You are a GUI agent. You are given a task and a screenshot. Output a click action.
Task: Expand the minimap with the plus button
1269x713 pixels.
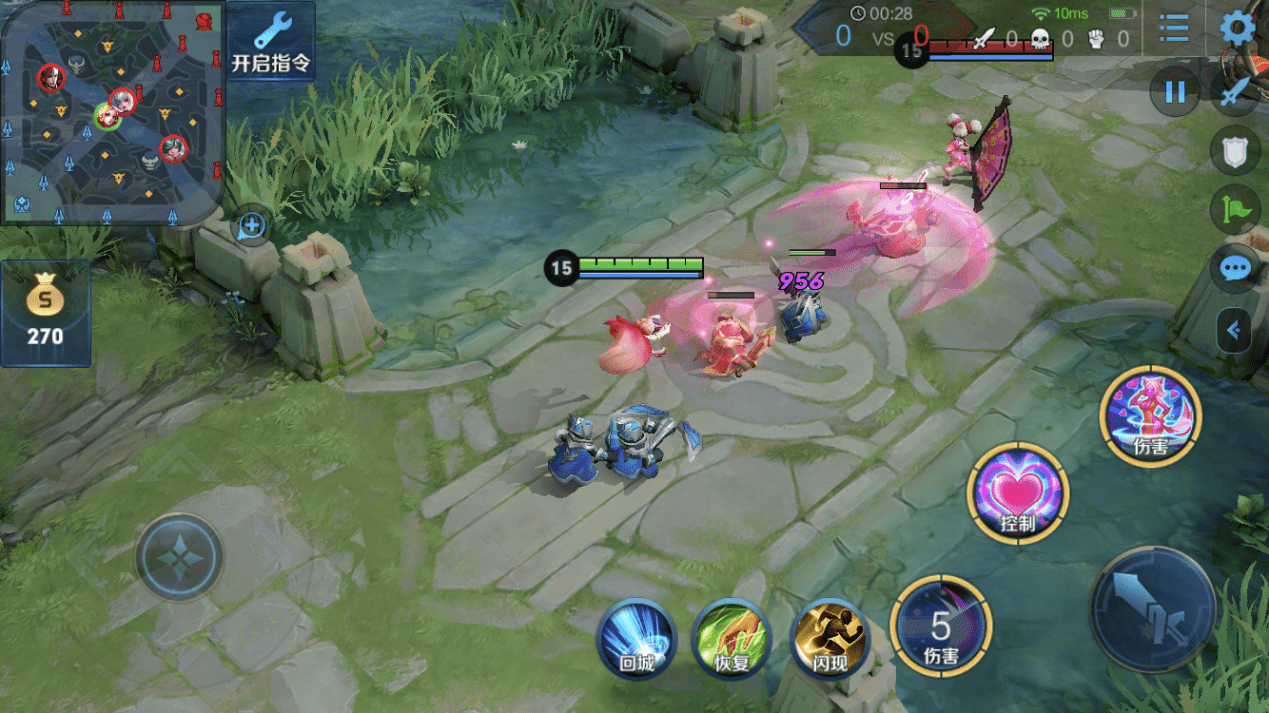pos(250,227)
